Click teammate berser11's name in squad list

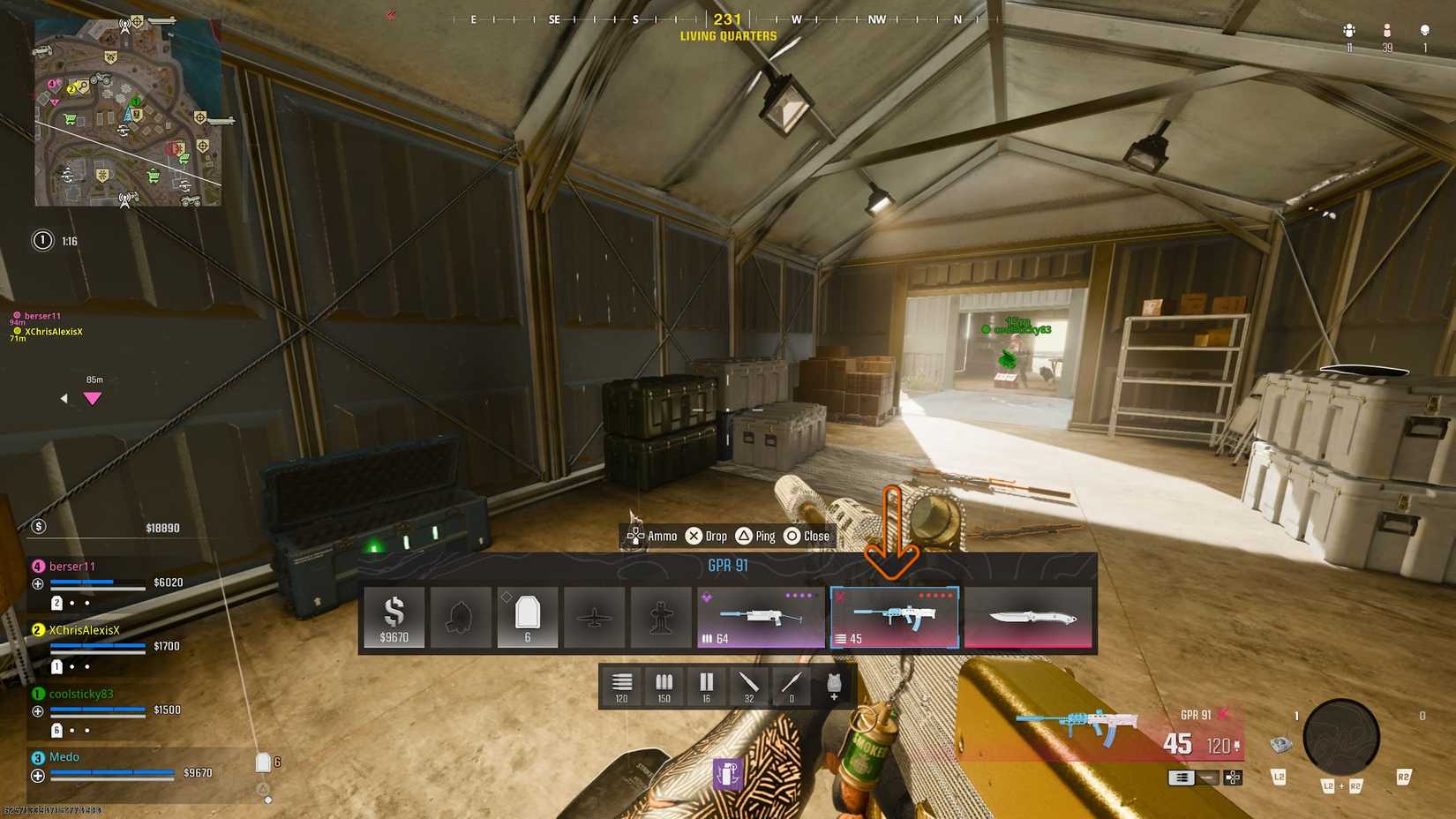(x=73, y=566)
